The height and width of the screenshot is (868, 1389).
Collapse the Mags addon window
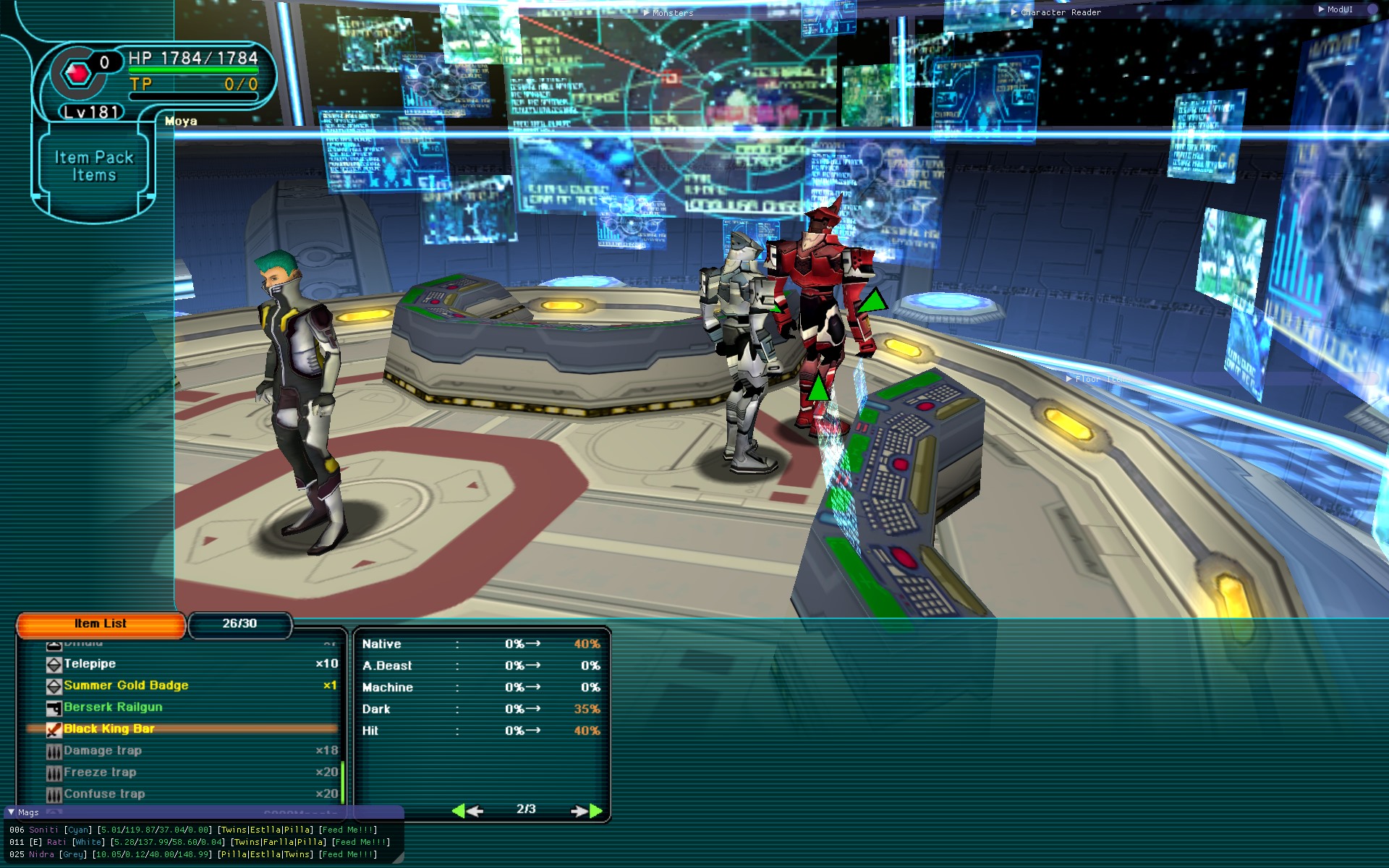pyautogui.click(x=11, y=812)
